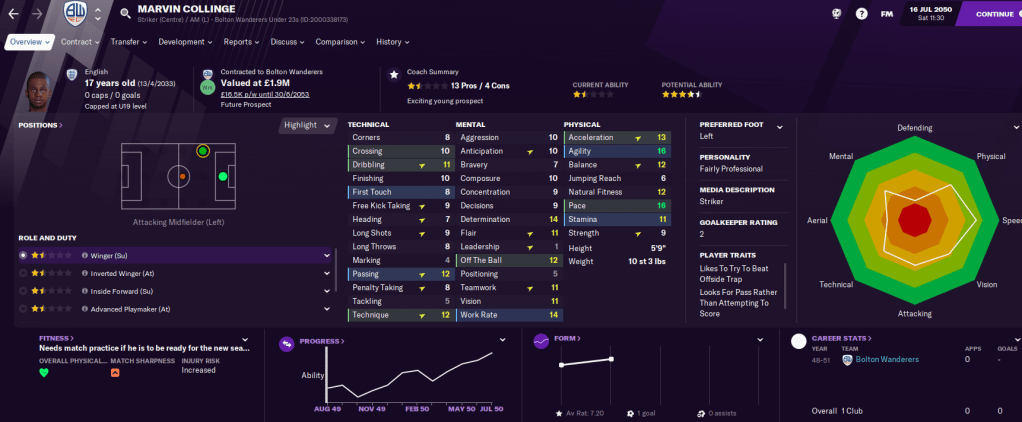Open the Contract dropdown menu
The width and height of the screenshot is (1022, 422).
tap(80, 42)
